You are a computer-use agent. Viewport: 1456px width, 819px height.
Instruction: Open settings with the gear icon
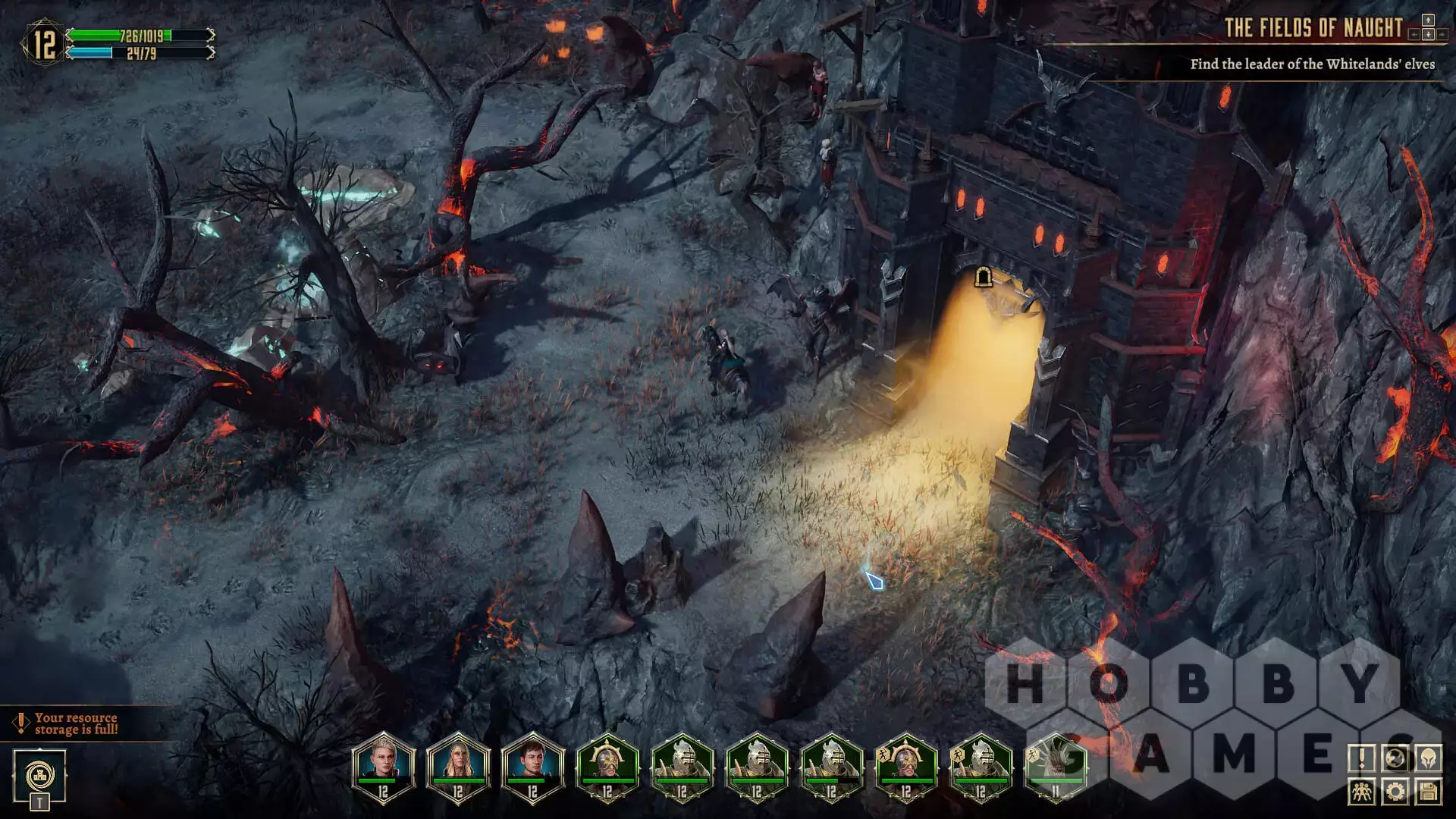pyautogui.click(x=1395, y=792)
